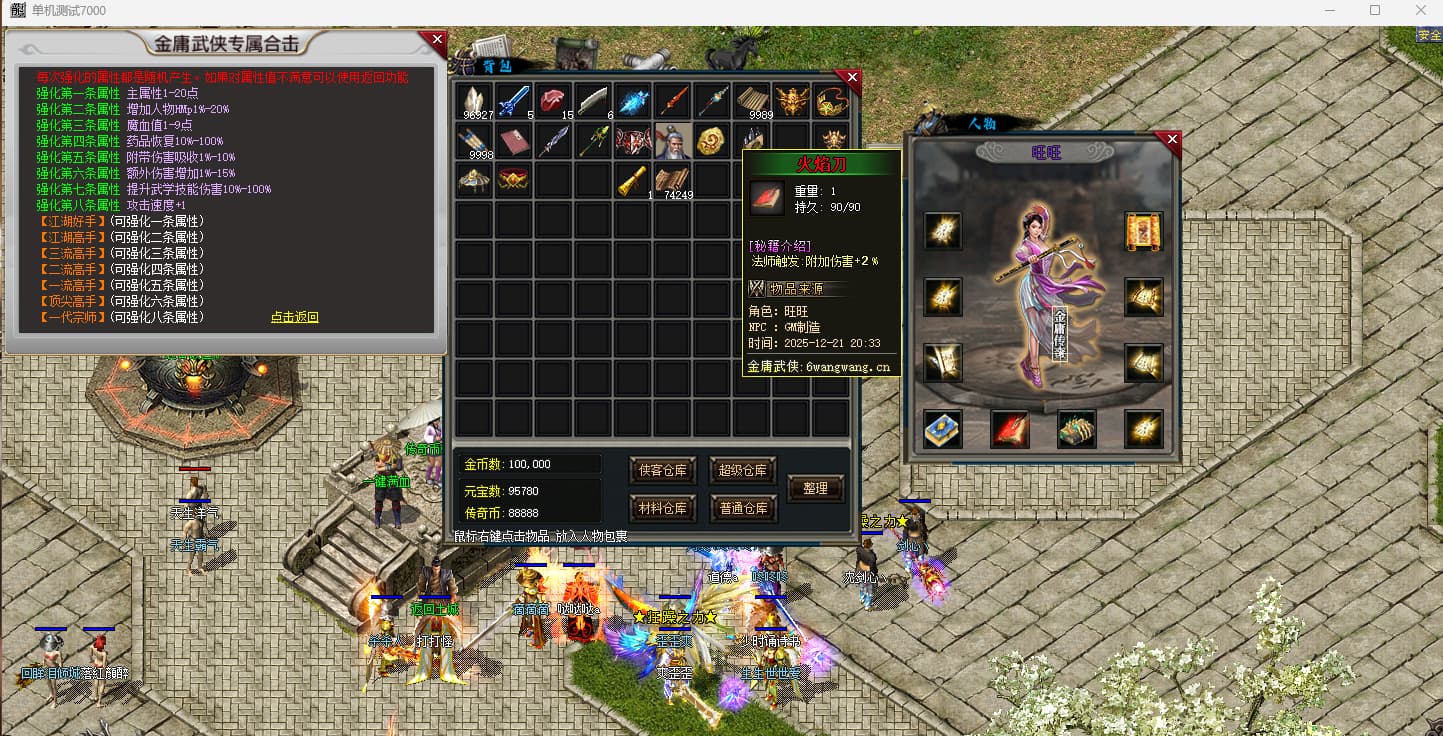Select the white crystal stack of 96927
Screen dimensions: 1443x736
[x=474, y=101]
